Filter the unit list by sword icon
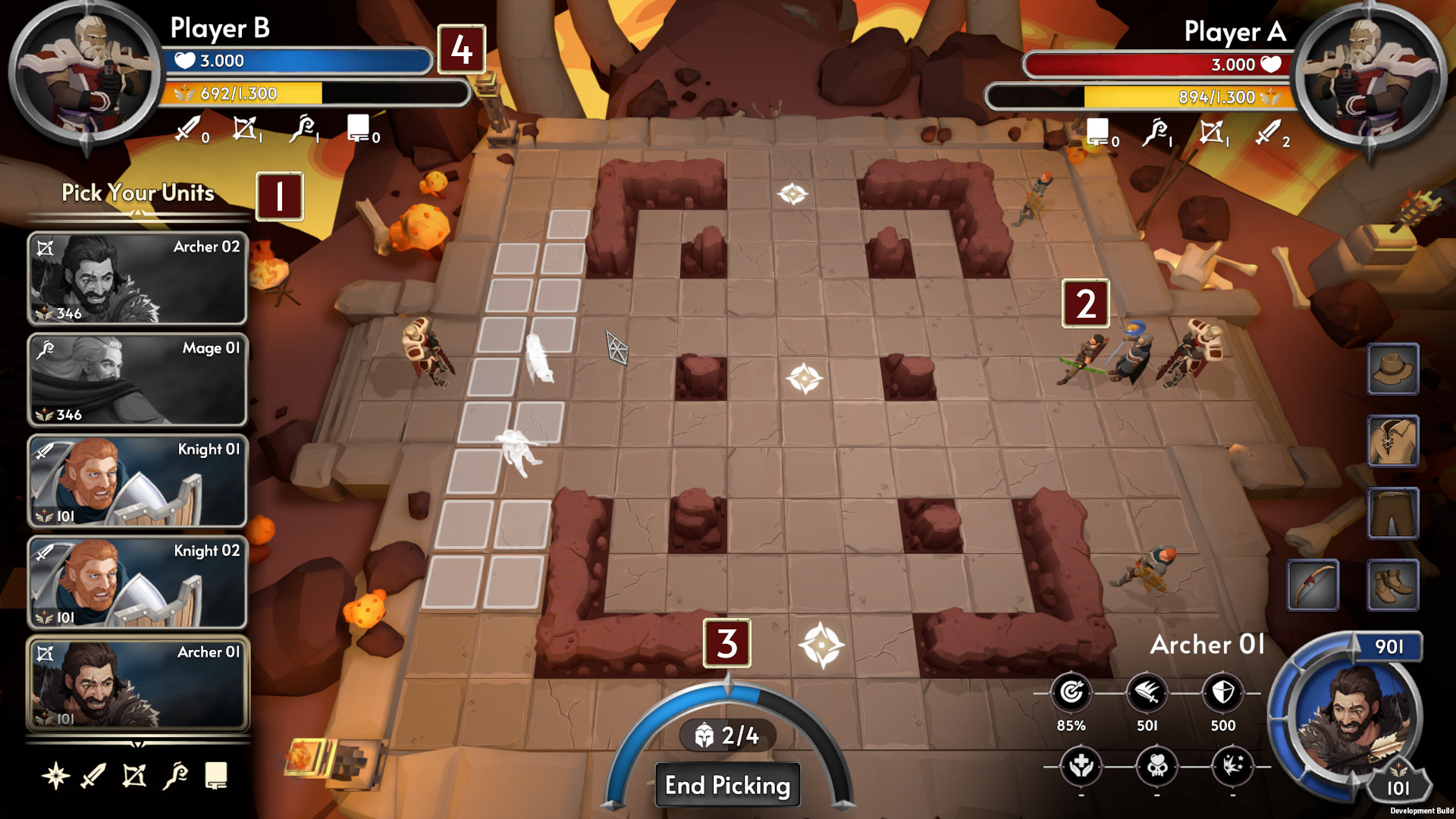Image resolution: width=1456 pixels, height=819 pixels. pos(94,776)
